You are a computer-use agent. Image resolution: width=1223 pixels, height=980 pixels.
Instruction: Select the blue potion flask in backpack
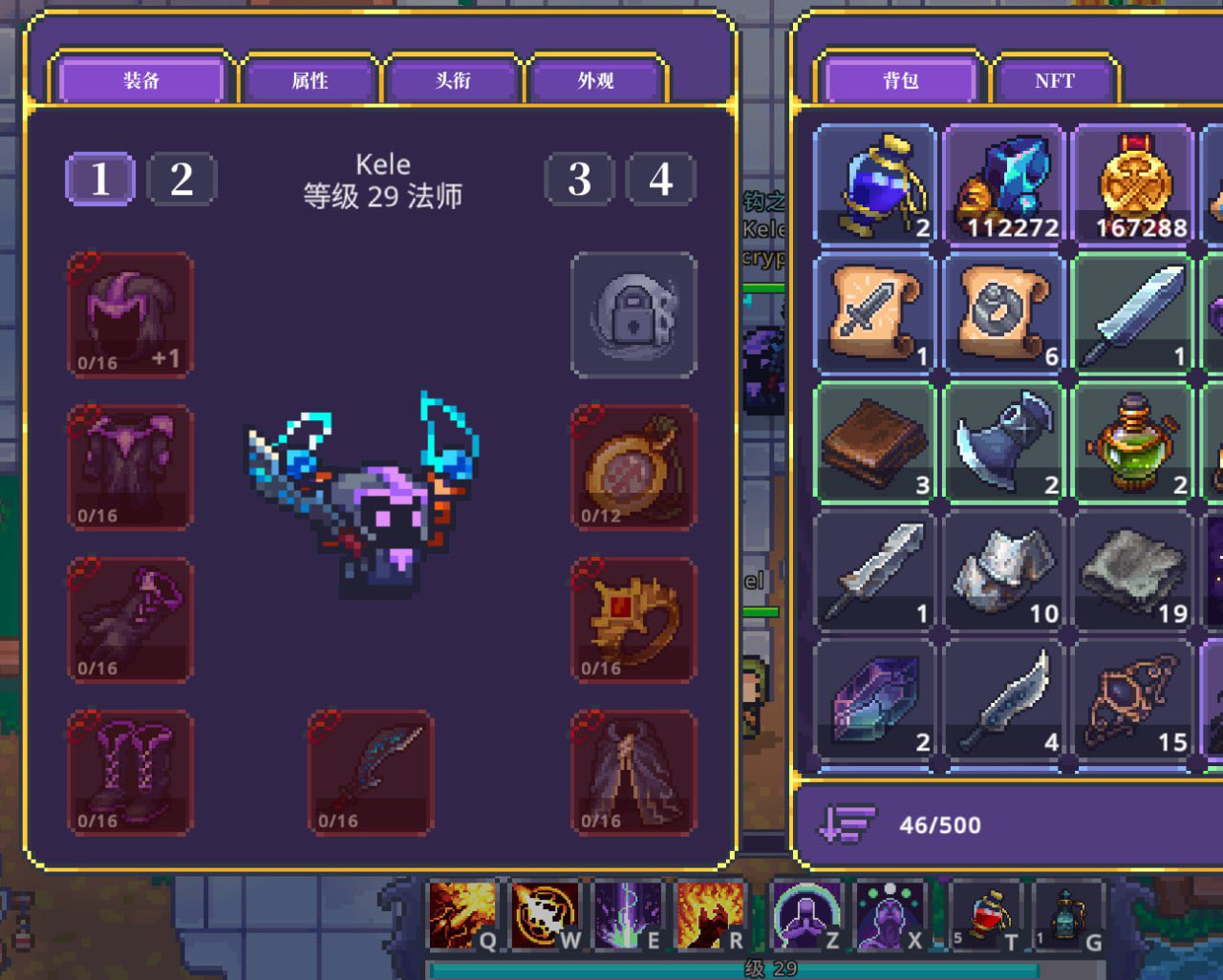[875, 184]
